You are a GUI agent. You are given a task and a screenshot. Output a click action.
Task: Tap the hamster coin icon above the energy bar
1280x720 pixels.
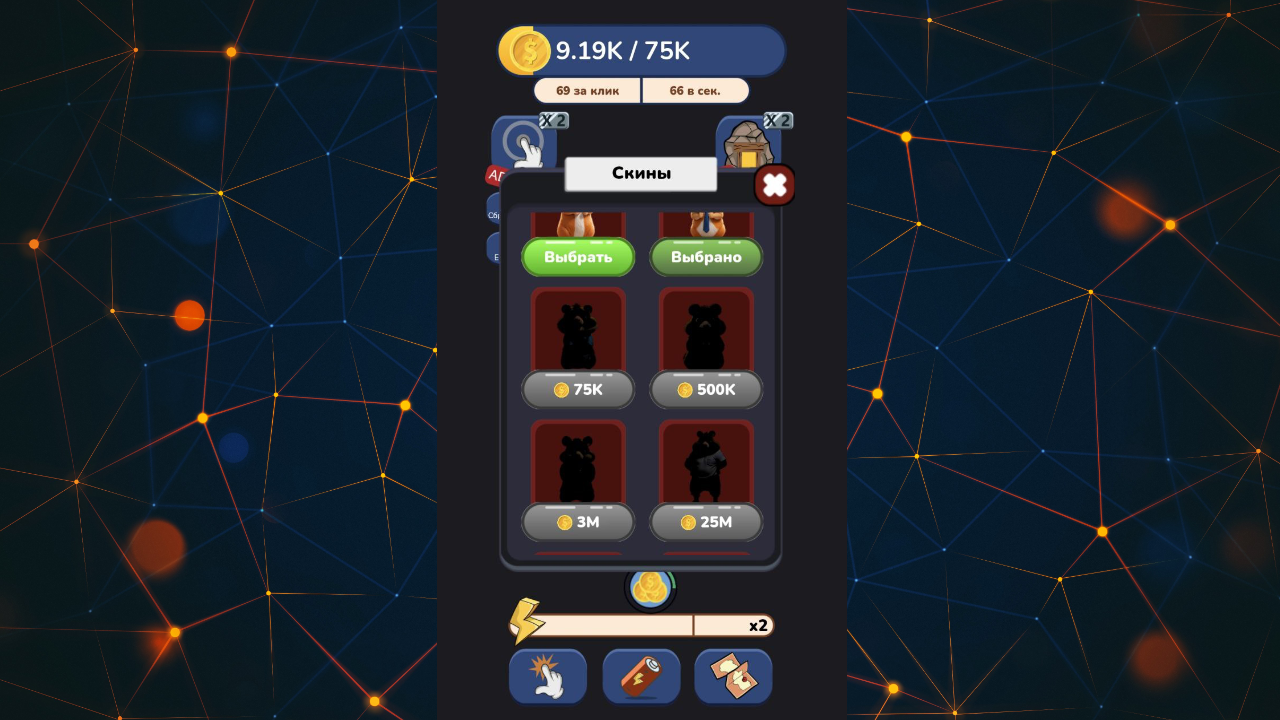tap(651, 589)
